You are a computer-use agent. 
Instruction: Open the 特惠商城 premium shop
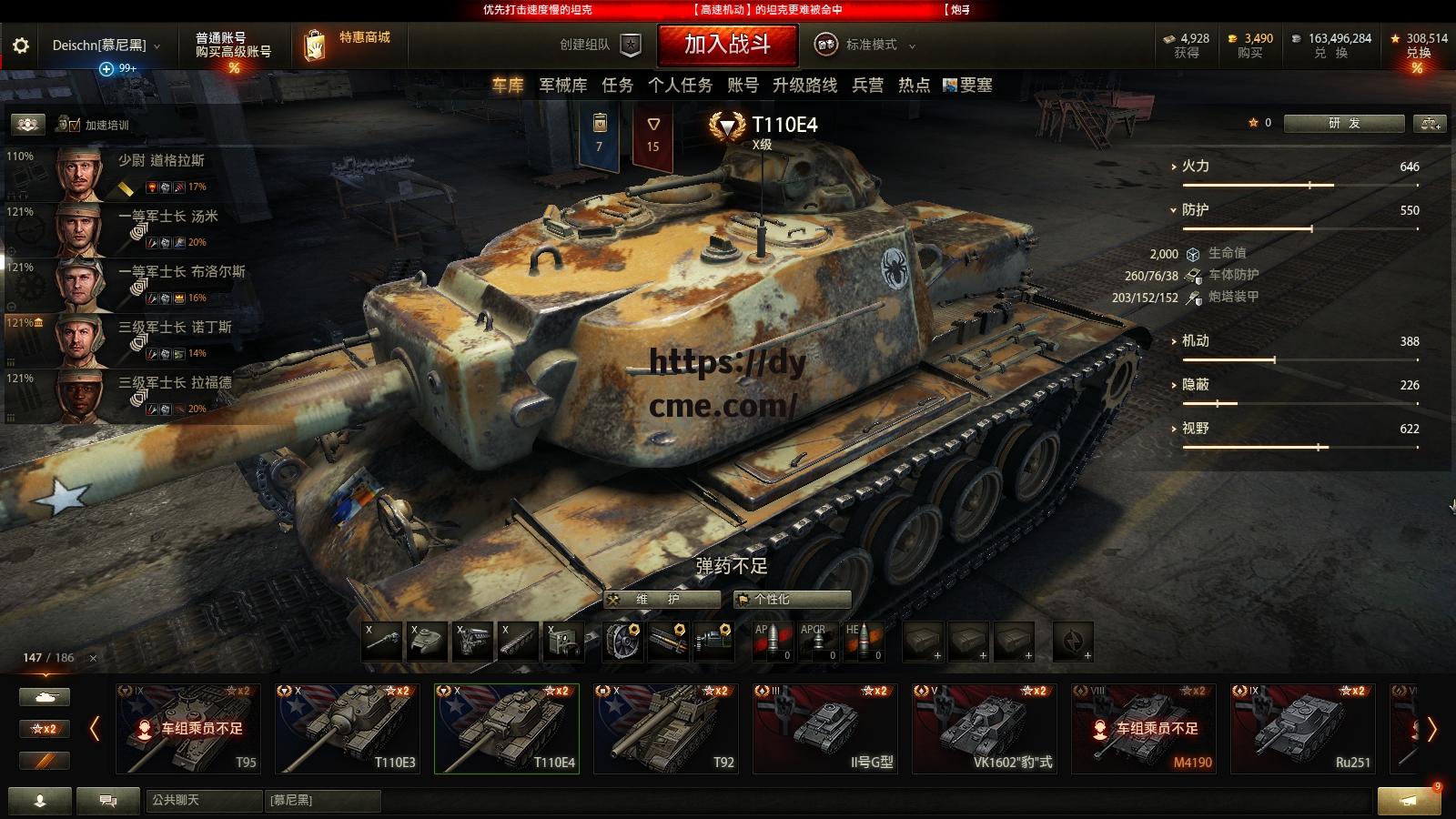[350, 44]
